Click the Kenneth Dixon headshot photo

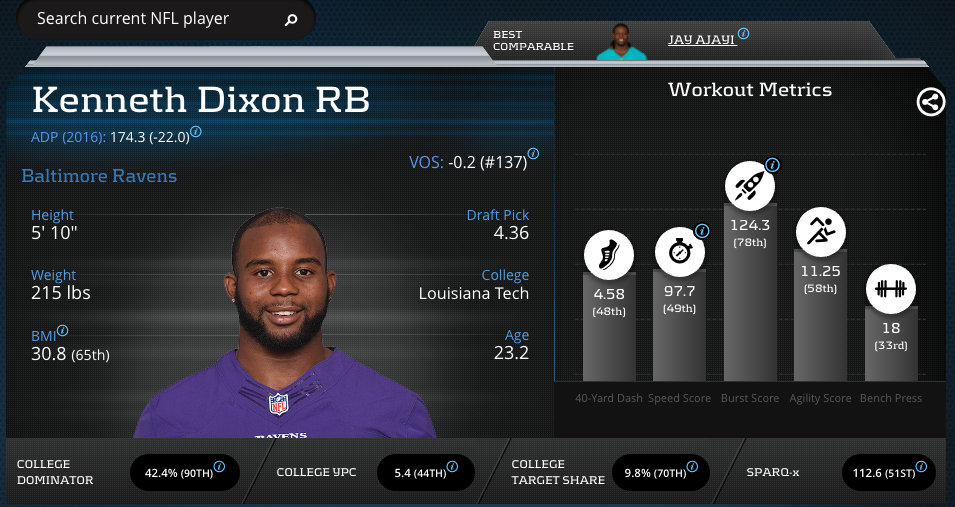pos(285,320)
